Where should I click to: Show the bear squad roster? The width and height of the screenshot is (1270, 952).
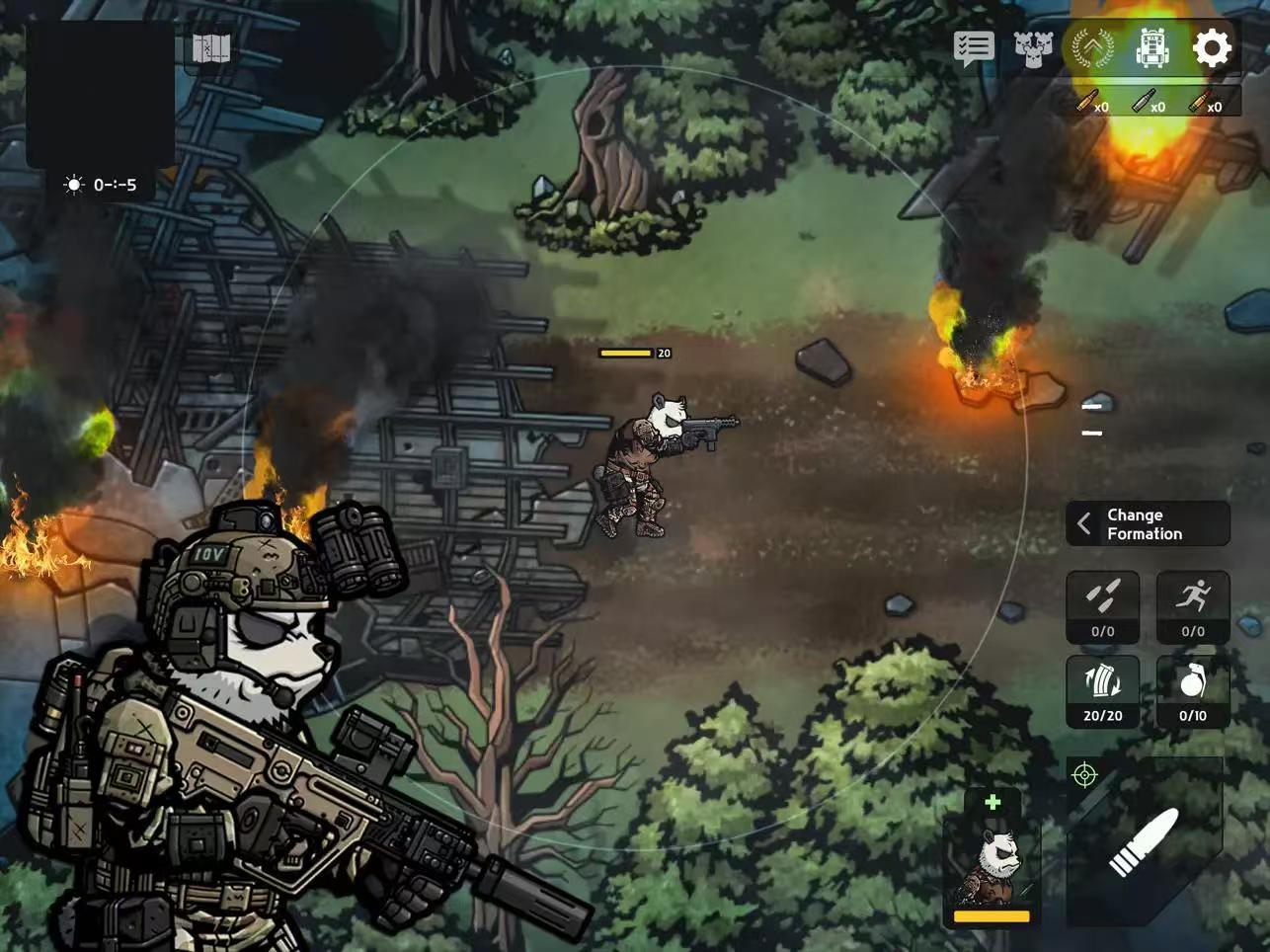[1033, 47]
